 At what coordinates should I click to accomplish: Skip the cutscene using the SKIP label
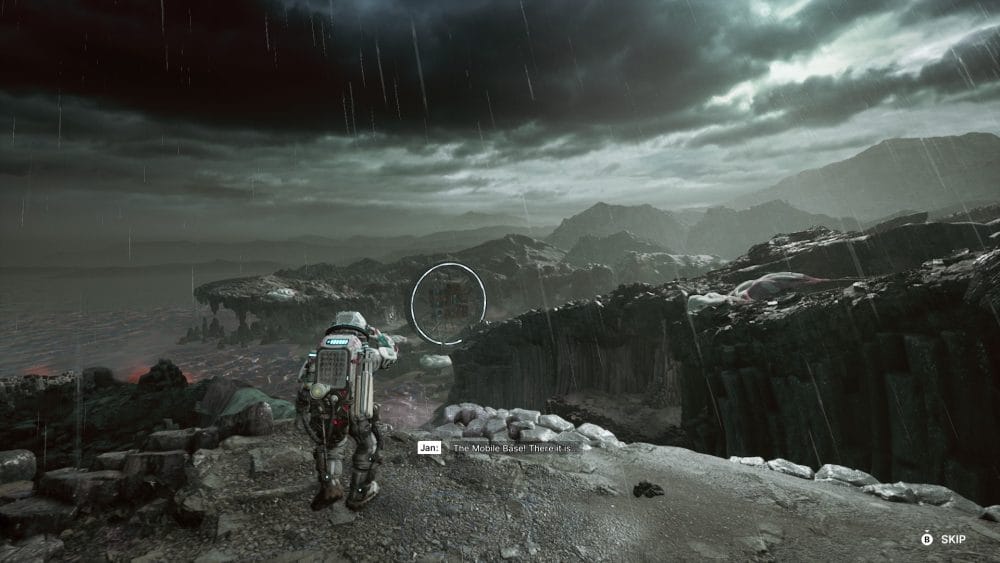pyautogui.click(x=953, y=539)
